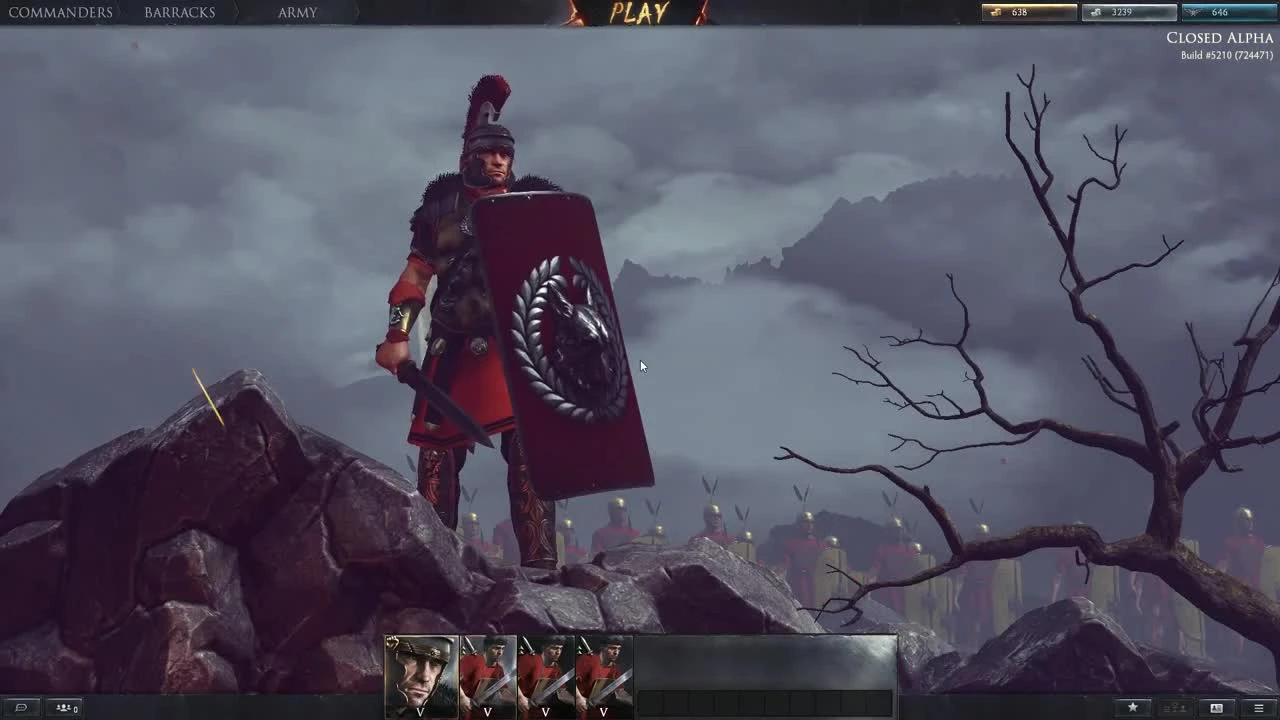Image resolution: width=1280 pixels, height=720 pixels.
Task: Click the unit formation hierarchy icon
Action: tap(1175, 706)
